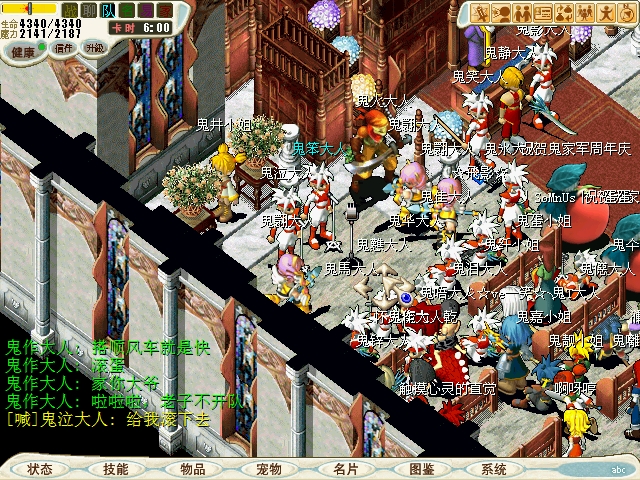
Task: Open the 信件 mail button
Action: 64,48
